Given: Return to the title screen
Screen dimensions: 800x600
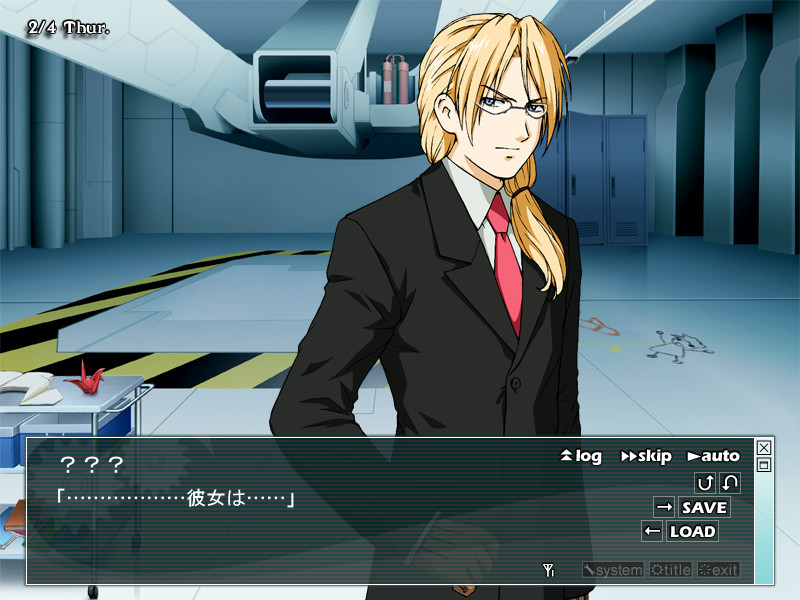Looking at the screenshot, I should click(x=670, y=570).
